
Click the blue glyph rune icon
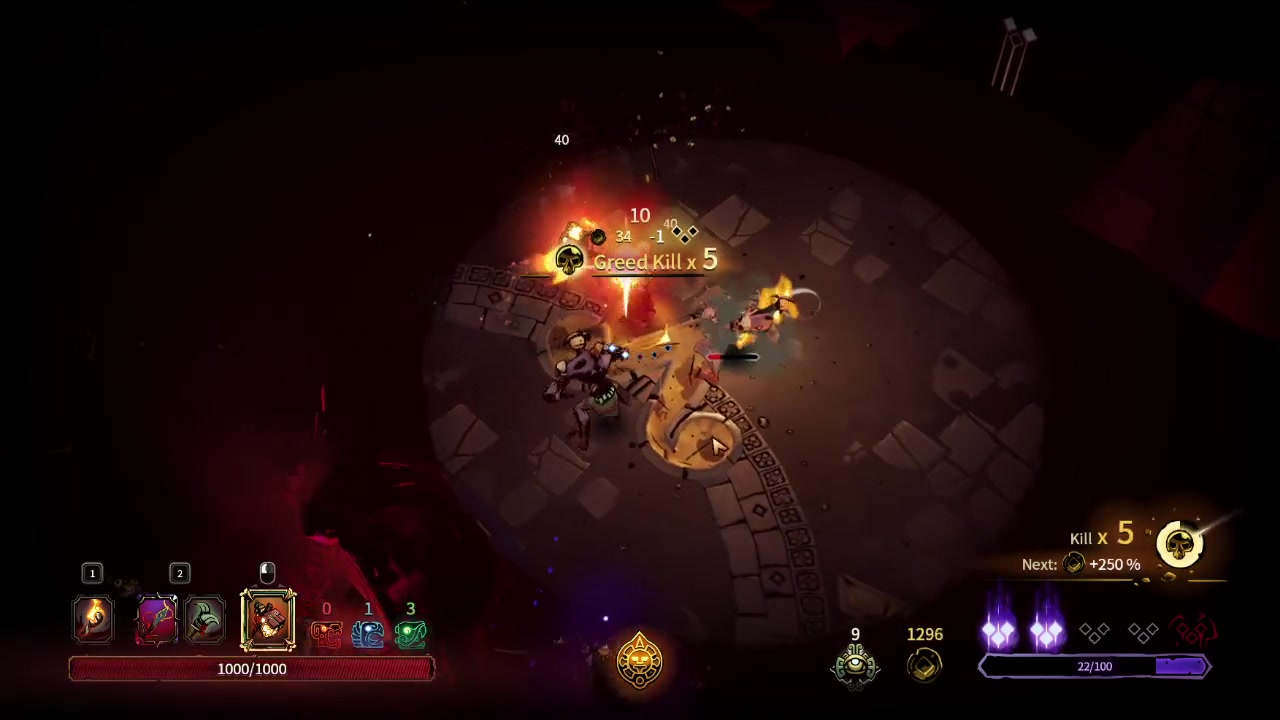coord(368,634)
